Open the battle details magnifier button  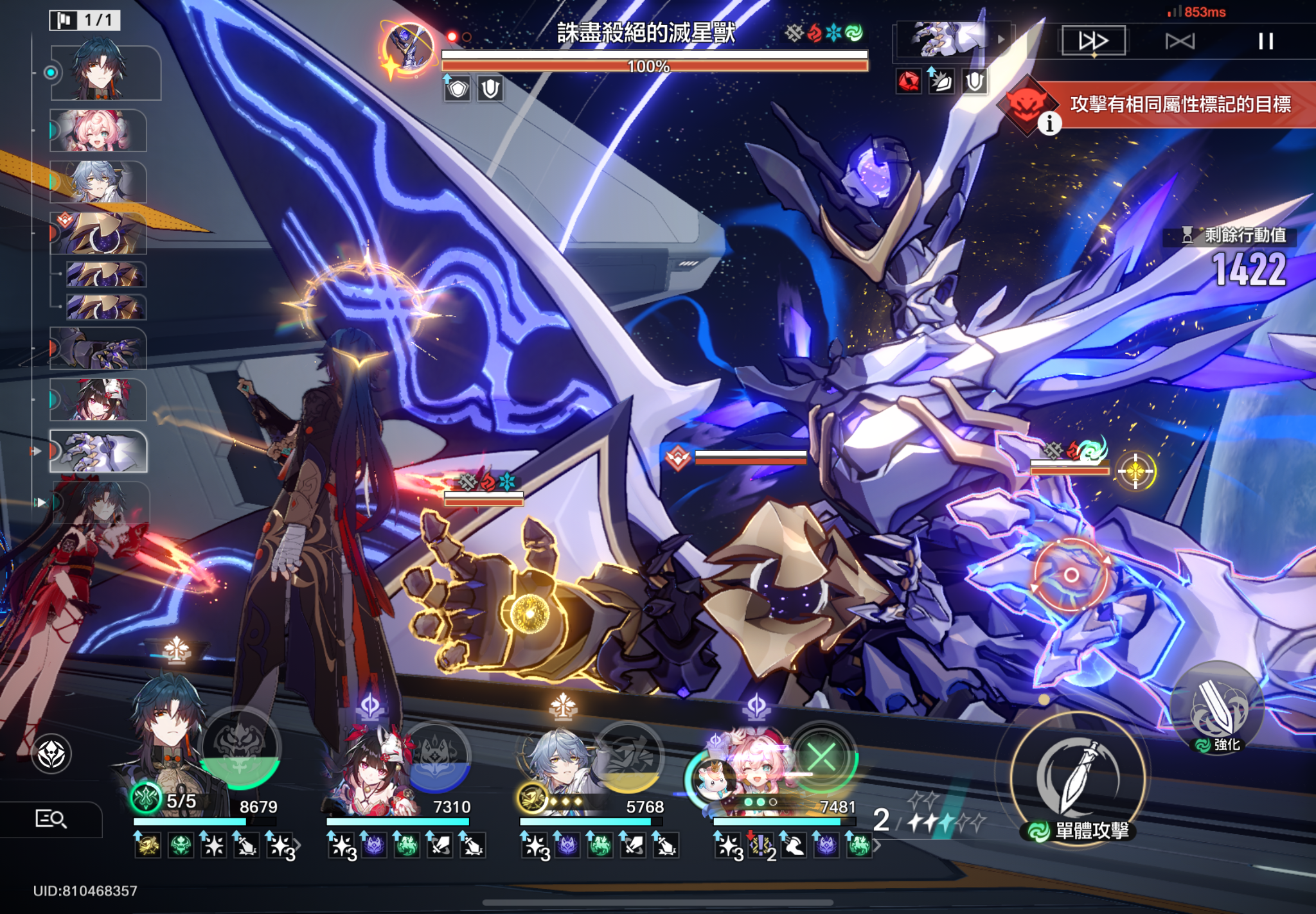(x=51, y=819)
